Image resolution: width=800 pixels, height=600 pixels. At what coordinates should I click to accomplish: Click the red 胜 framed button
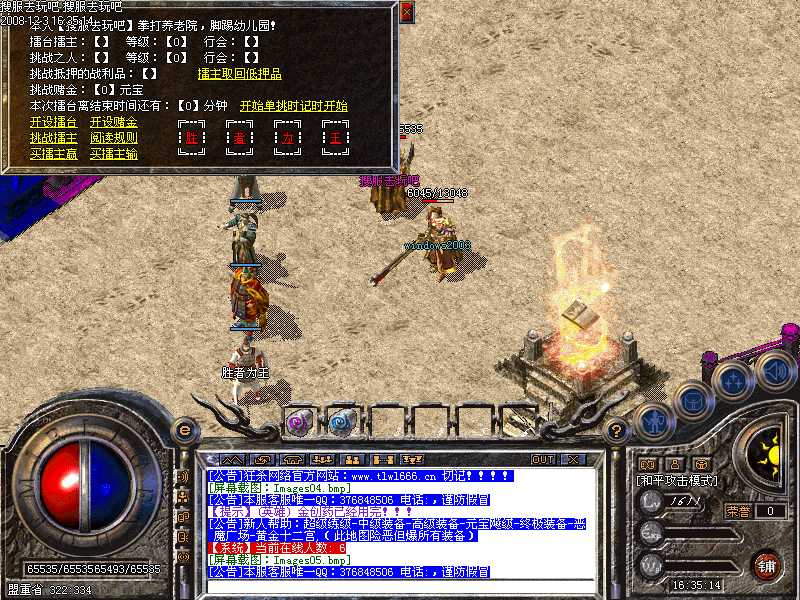click(191, 138)
